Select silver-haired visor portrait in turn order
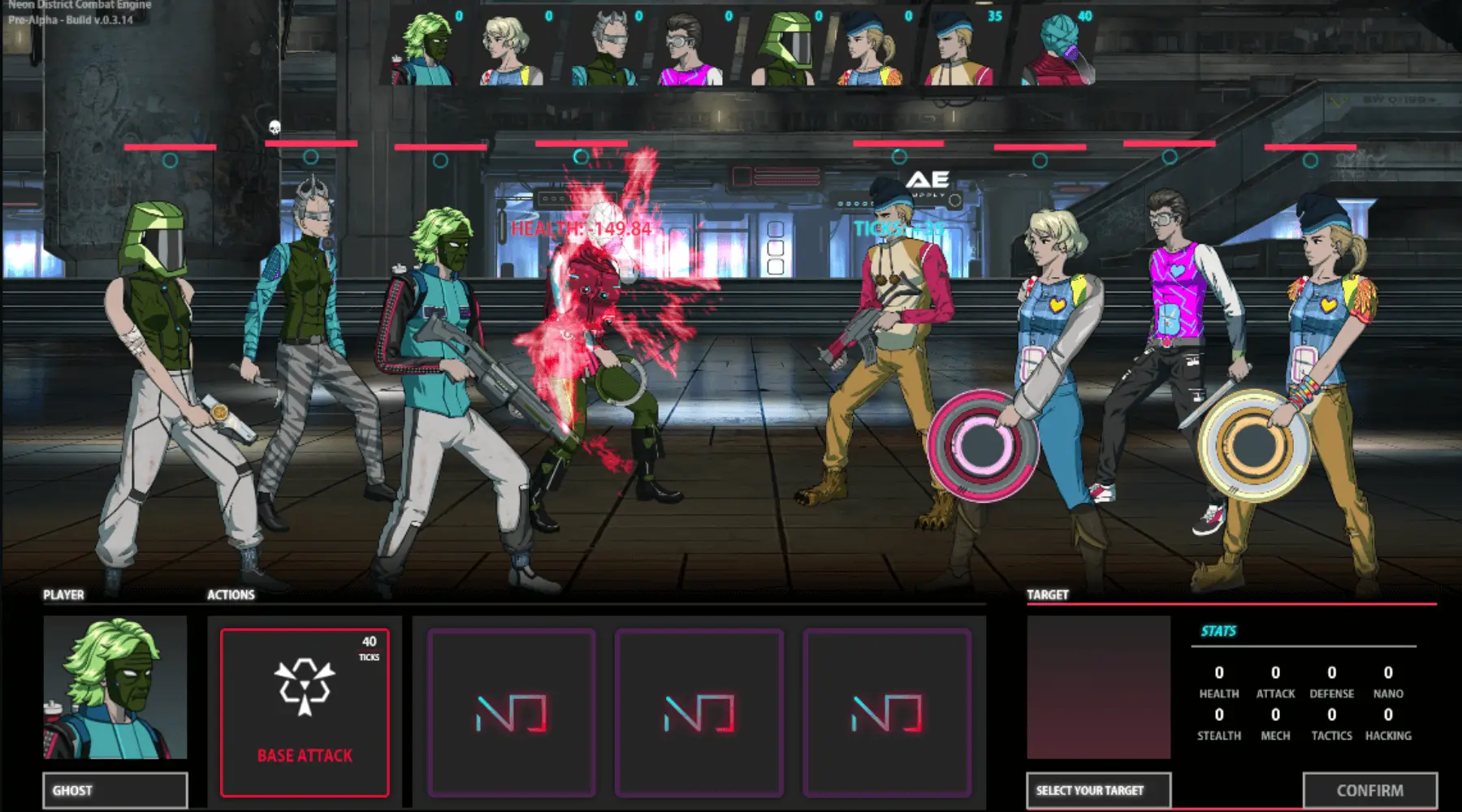This screenshot has height=812, width=1462. click(x=605, y=49)
